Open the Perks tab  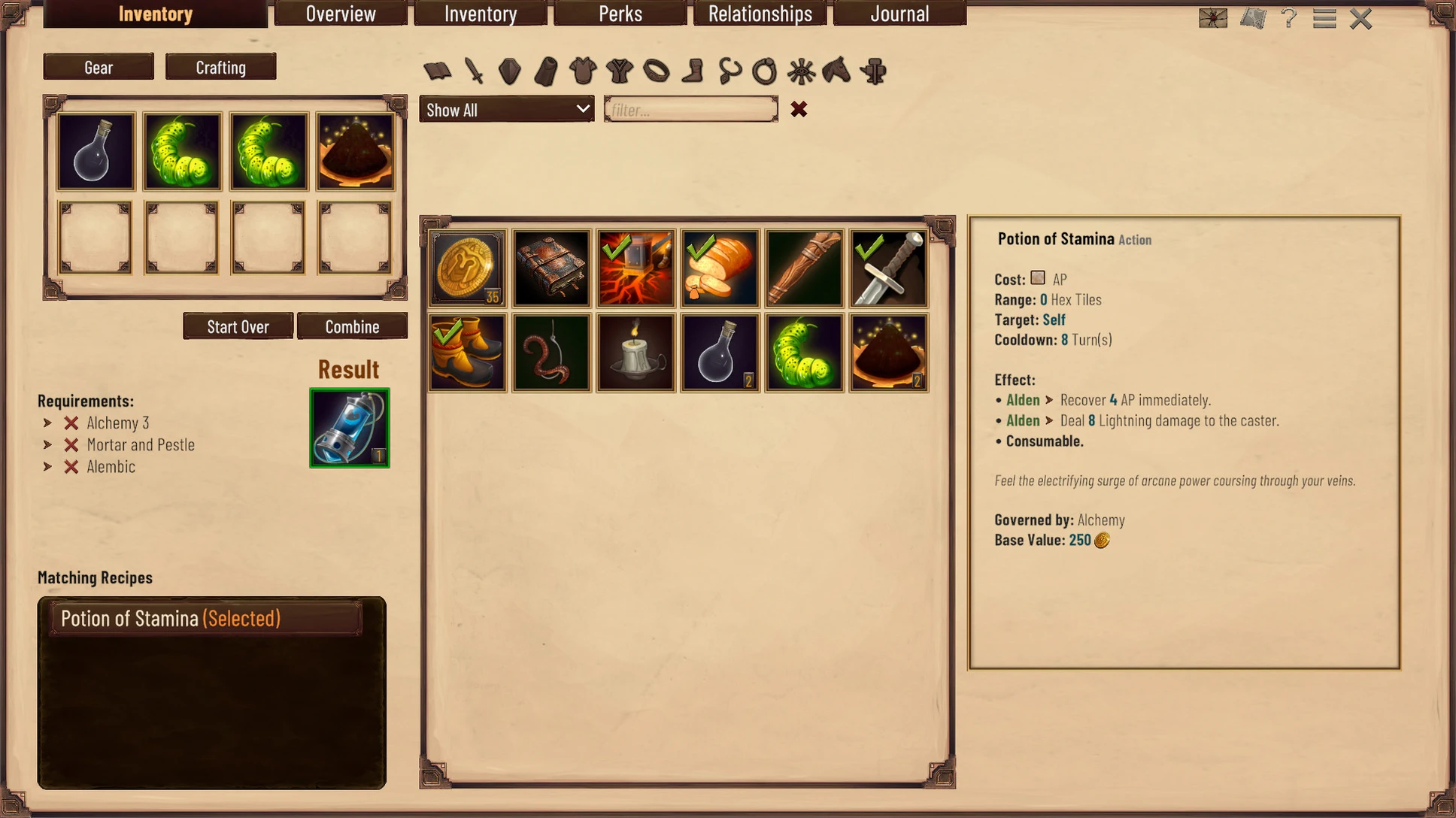[x=620, y=14]
